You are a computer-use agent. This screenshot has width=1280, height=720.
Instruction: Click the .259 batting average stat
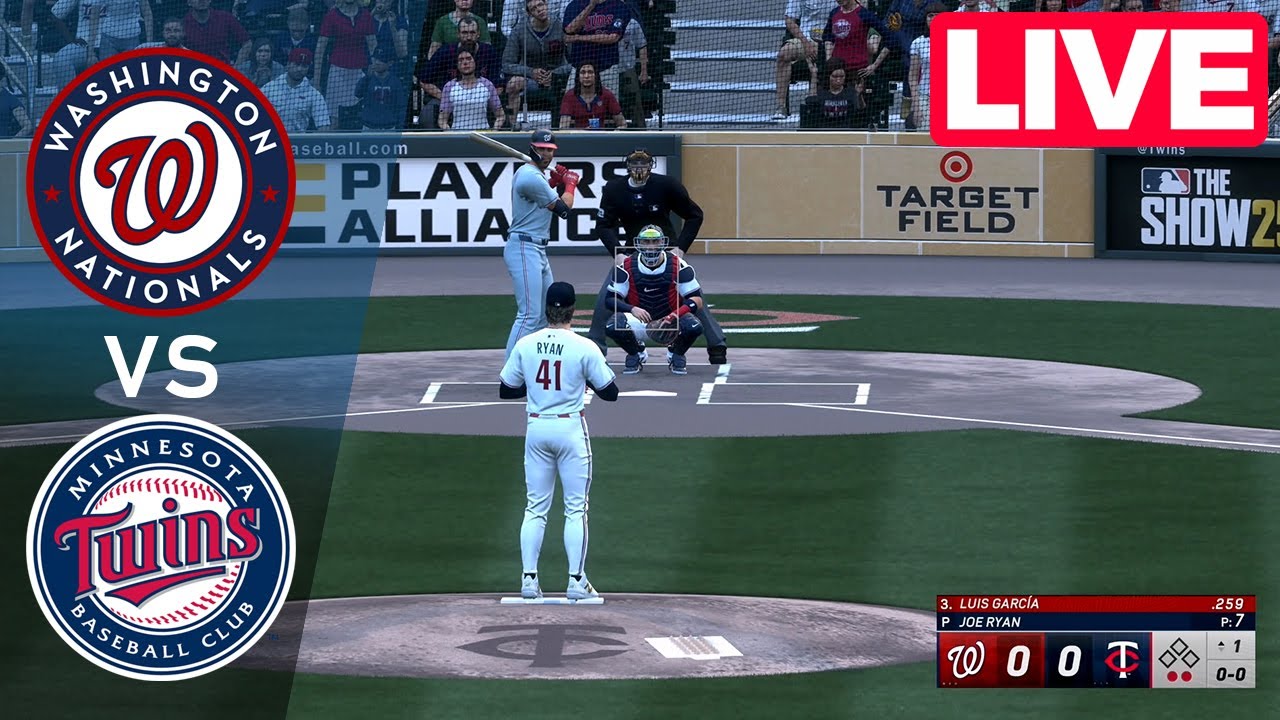1229,603
